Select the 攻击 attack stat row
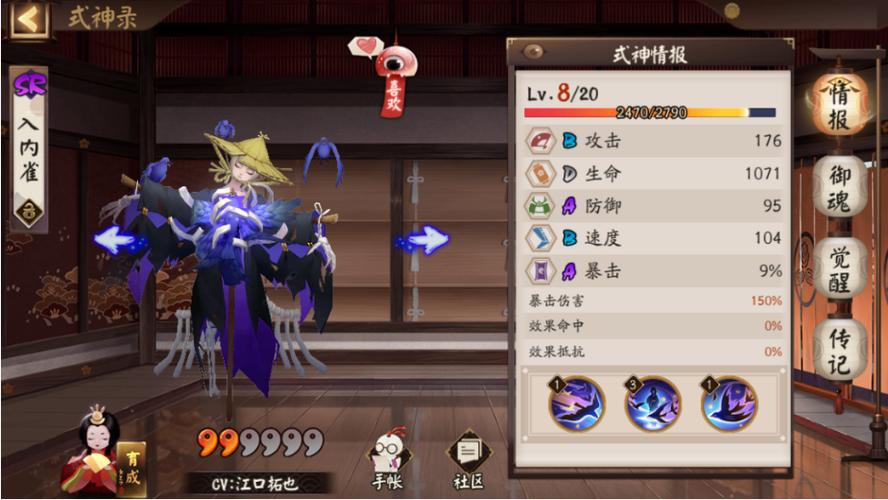Screen dimensions: 888x500 (654, 141)
